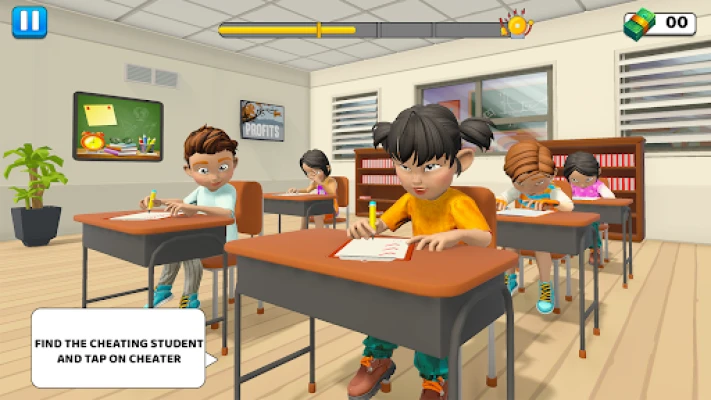Select the boy in the light blue shirt
This screenshot has width=711, height=400.
pyautogui.click(x=205, y=180)
